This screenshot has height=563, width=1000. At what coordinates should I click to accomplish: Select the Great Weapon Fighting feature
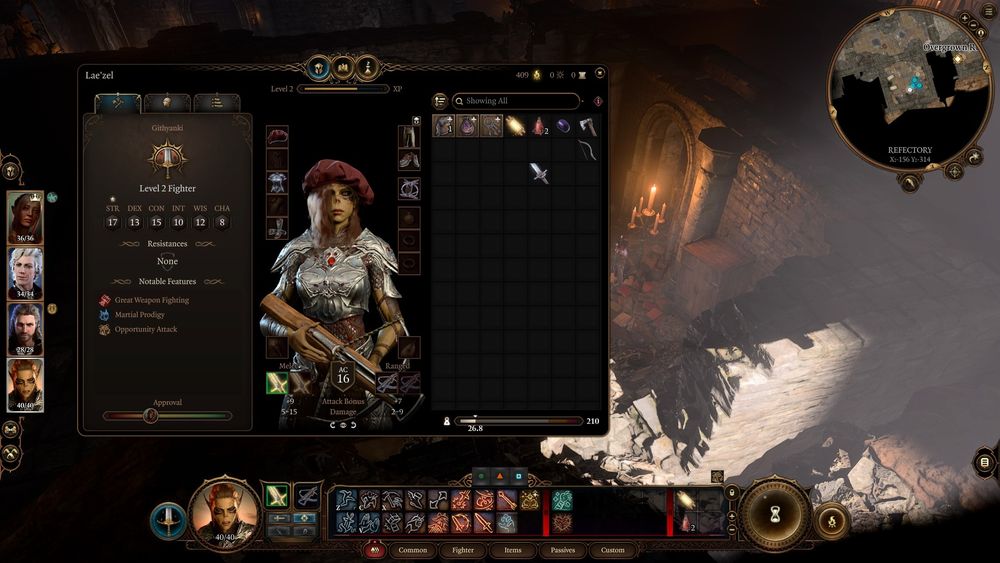151,300
